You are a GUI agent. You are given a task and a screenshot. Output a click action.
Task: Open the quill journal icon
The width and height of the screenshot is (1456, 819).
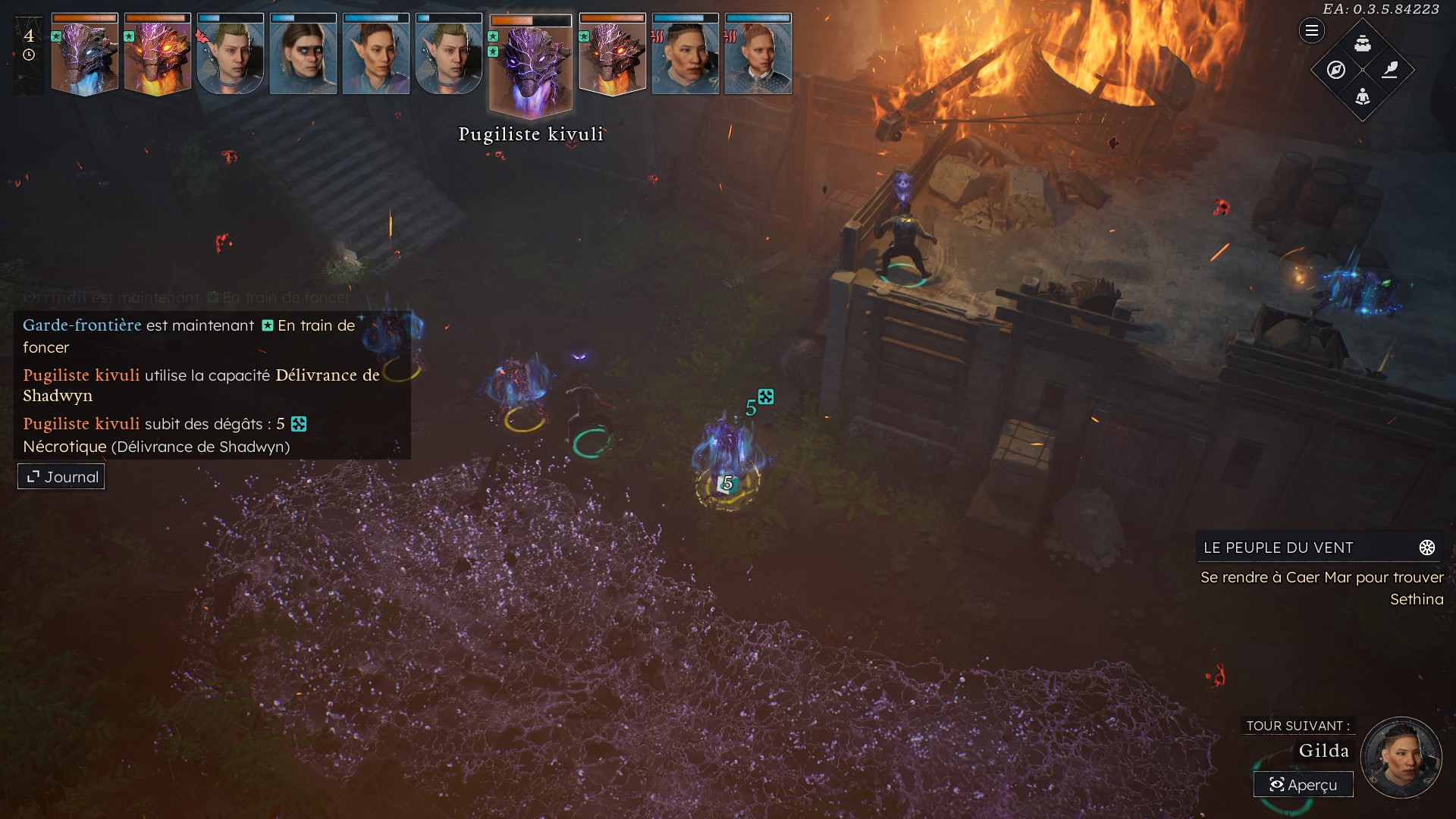point(1390,70)
